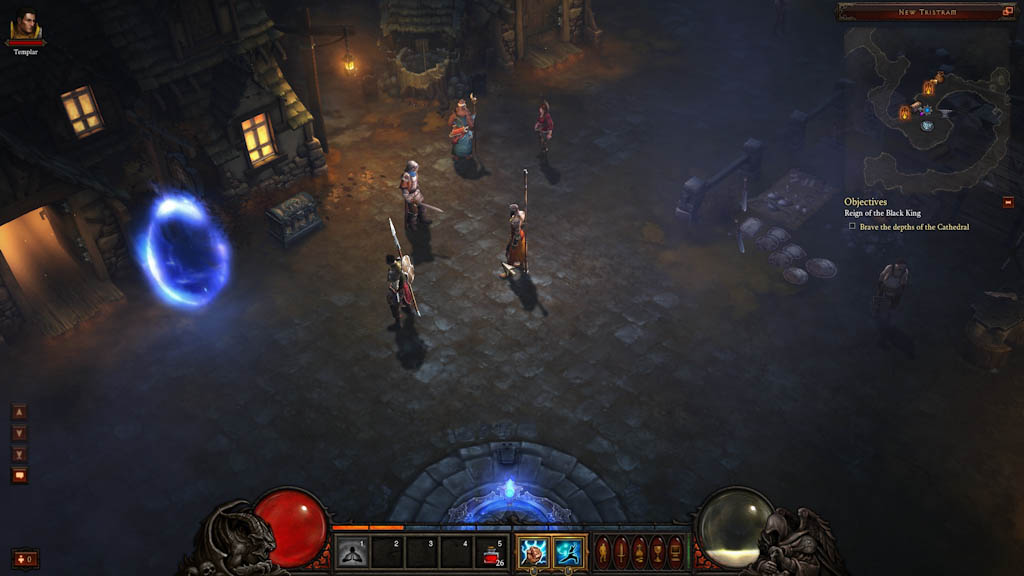The width and height of the screenshot is (1024, 576).
Task: Click the goblet icon menu button
Action: (658, 552)
